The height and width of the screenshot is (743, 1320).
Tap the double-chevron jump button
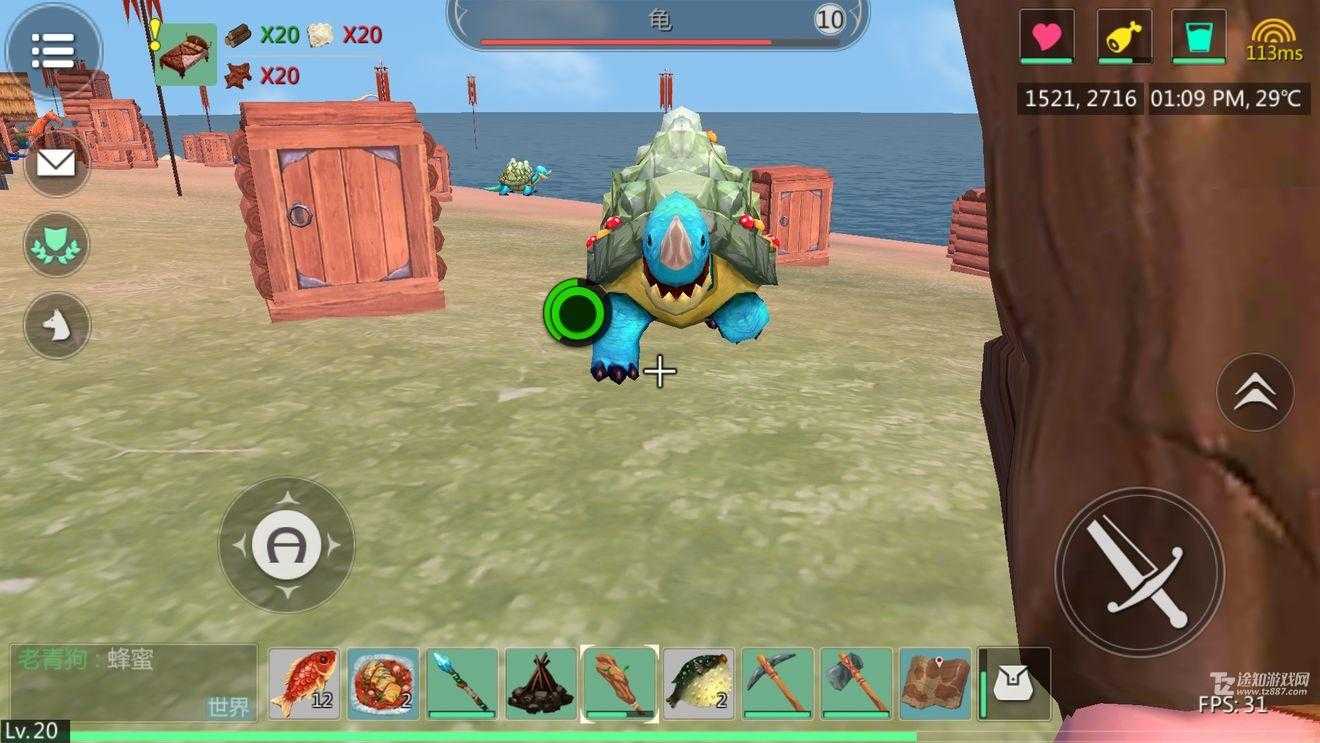coord(1255,392)
